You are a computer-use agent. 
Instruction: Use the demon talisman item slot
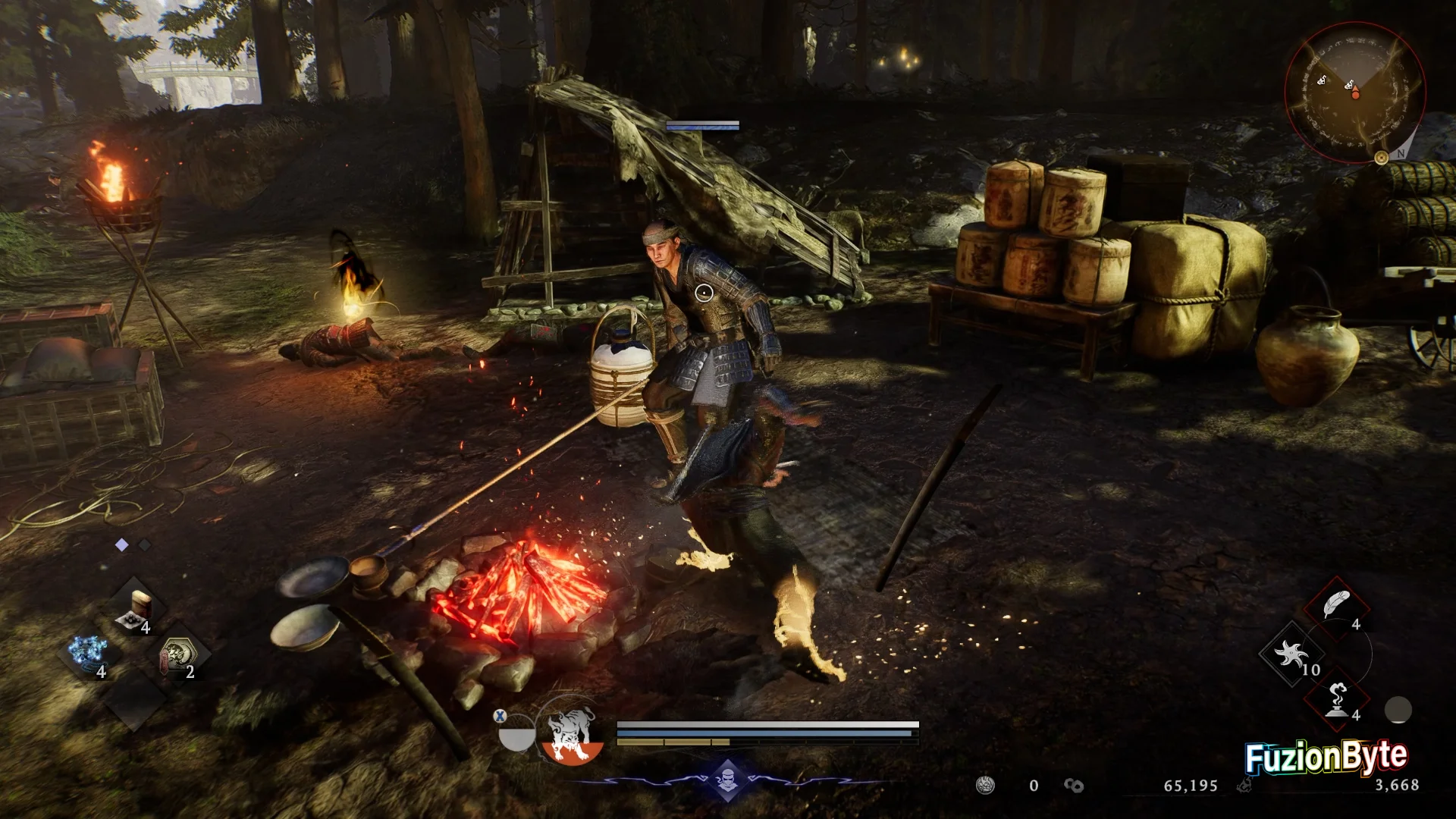(179, 655)
